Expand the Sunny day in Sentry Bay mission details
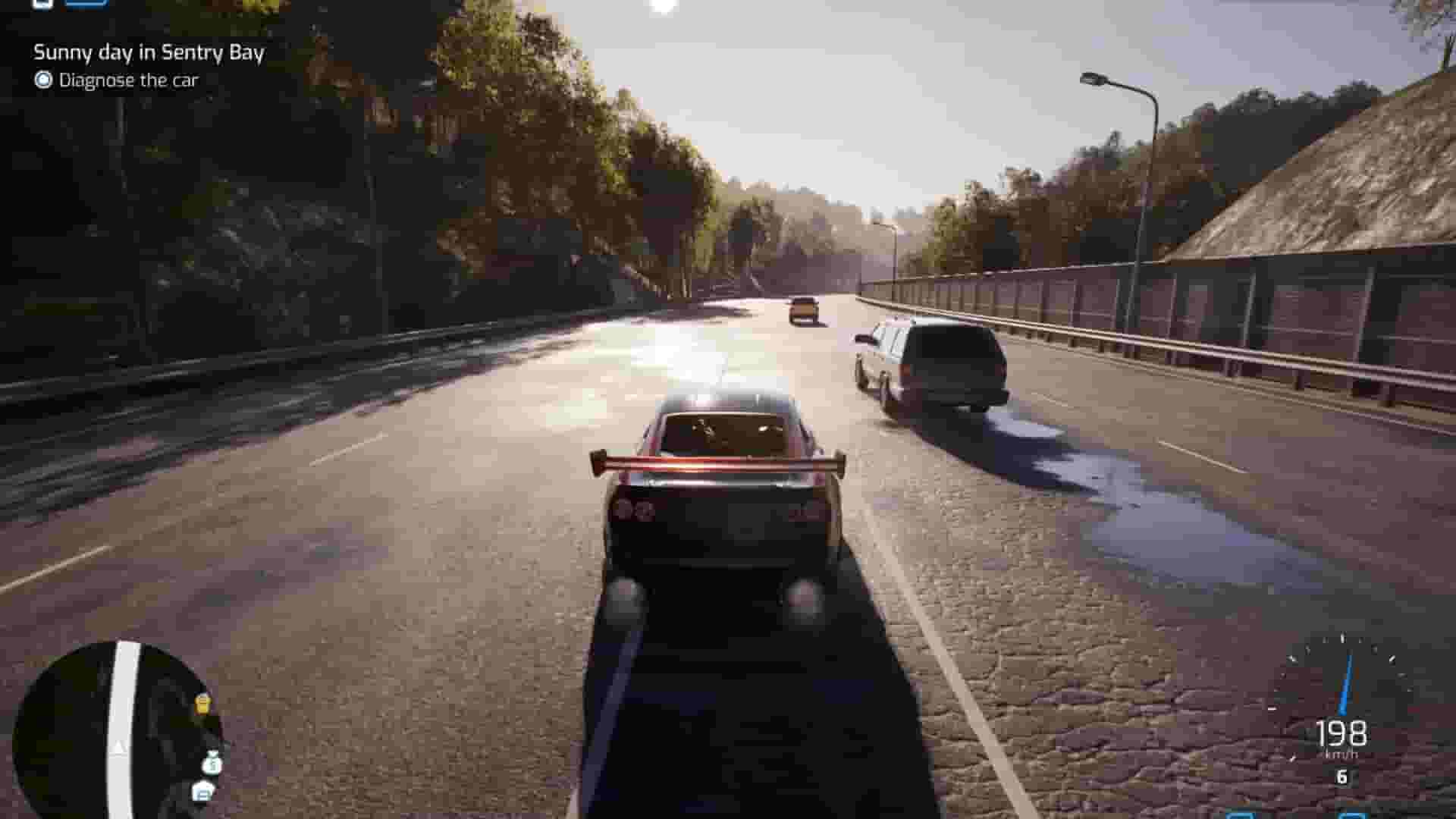This screenshot has width=1456, height=819. tap(149, 53)
